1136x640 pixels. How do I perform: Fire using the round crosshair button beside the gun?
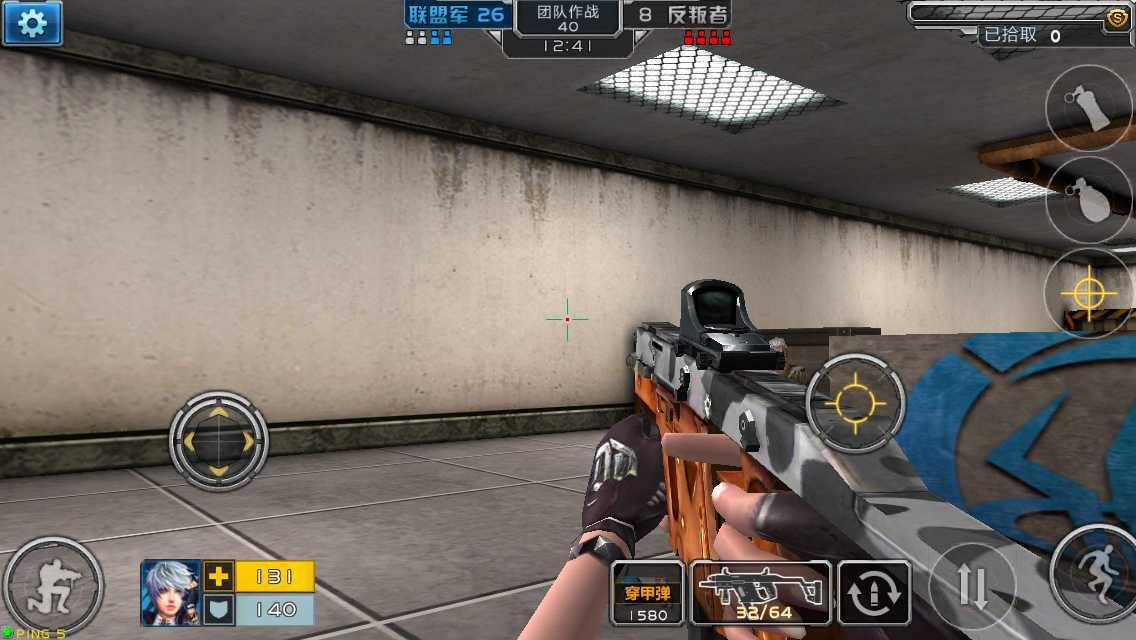[855, 403]
